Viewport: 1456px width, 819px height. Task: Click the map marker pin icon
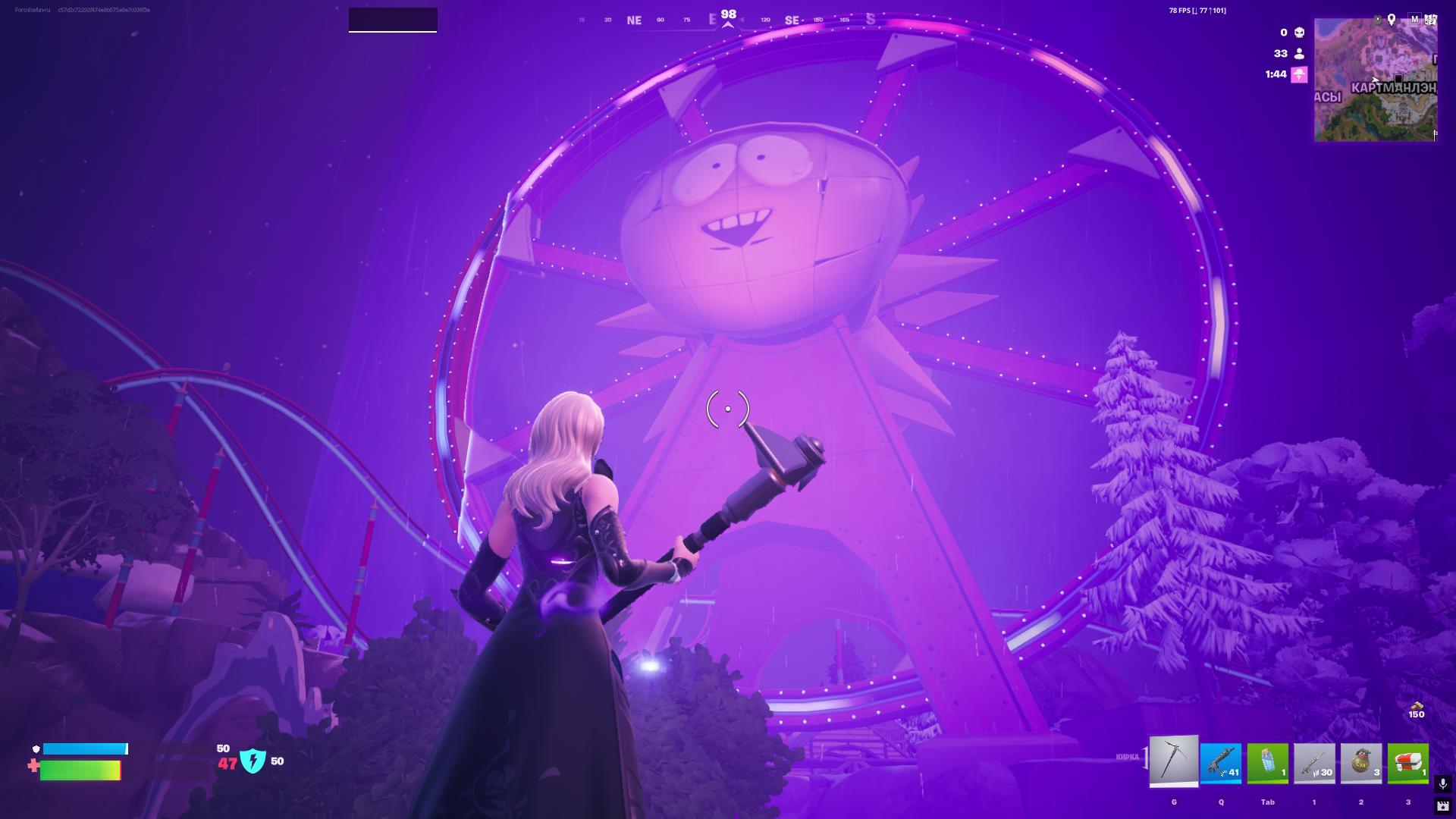1392,20
